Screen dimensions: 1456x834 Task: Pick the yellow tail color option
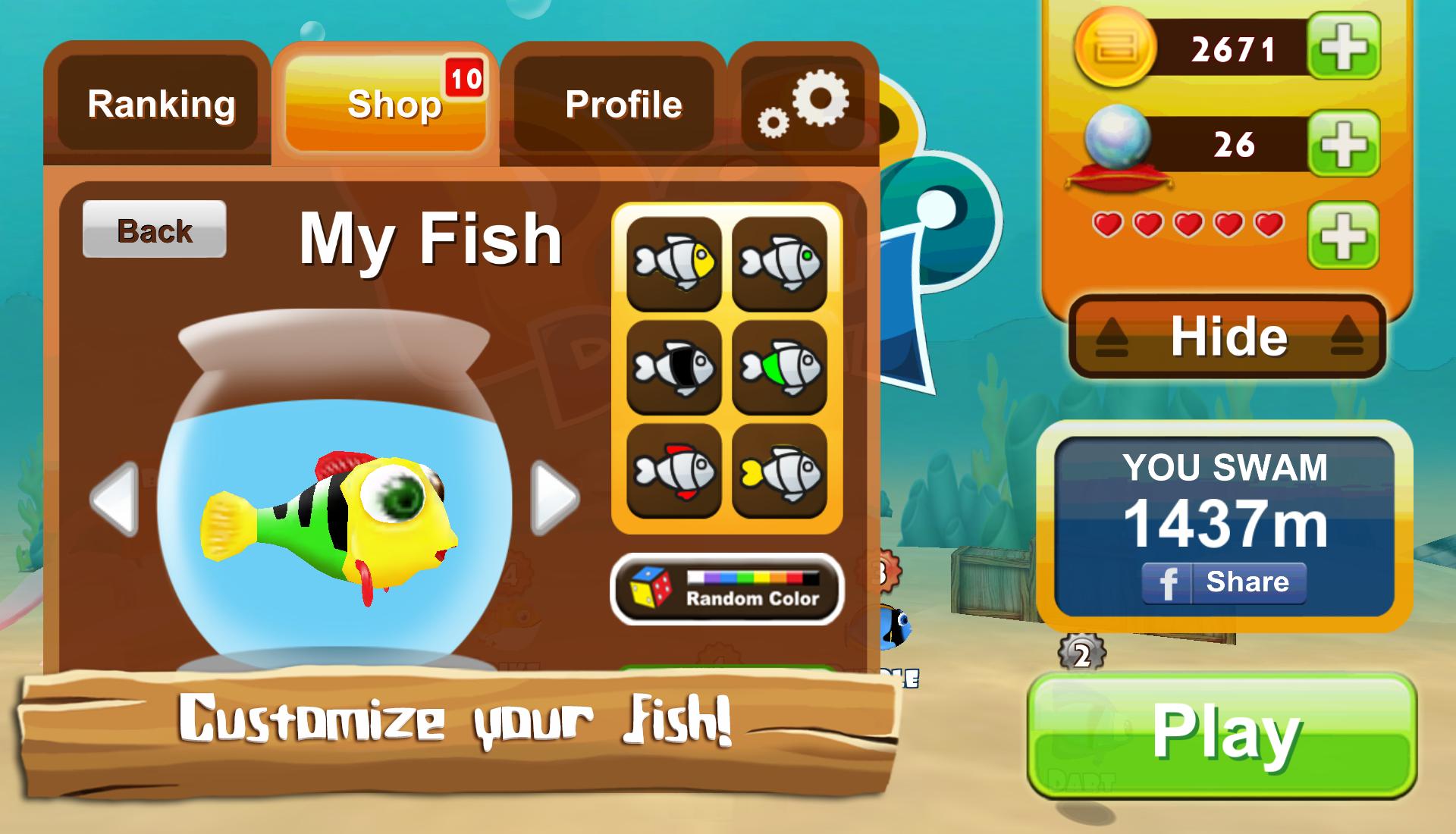coord(780,472)
